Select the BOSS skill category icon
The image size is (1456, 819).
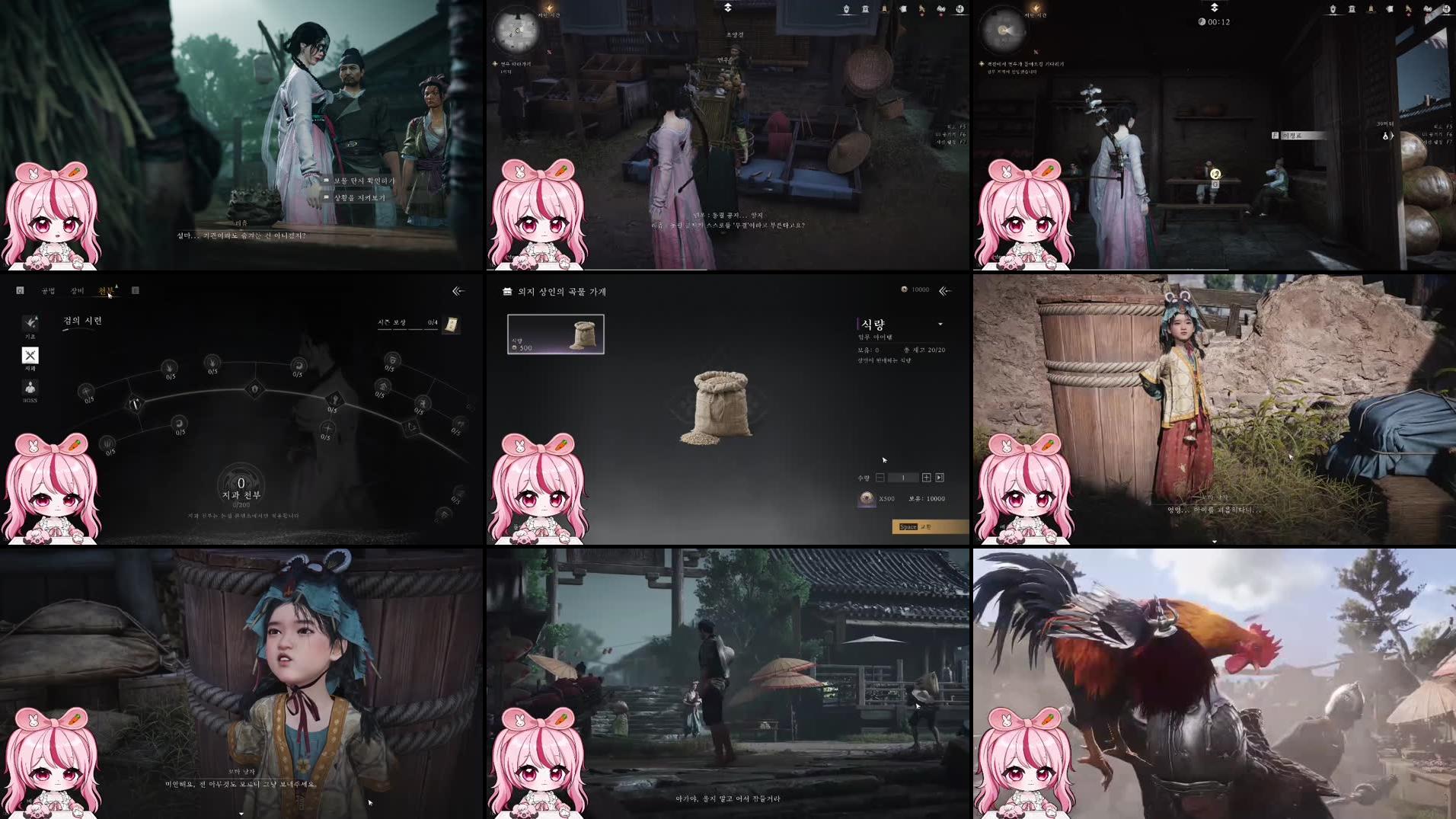29,389
